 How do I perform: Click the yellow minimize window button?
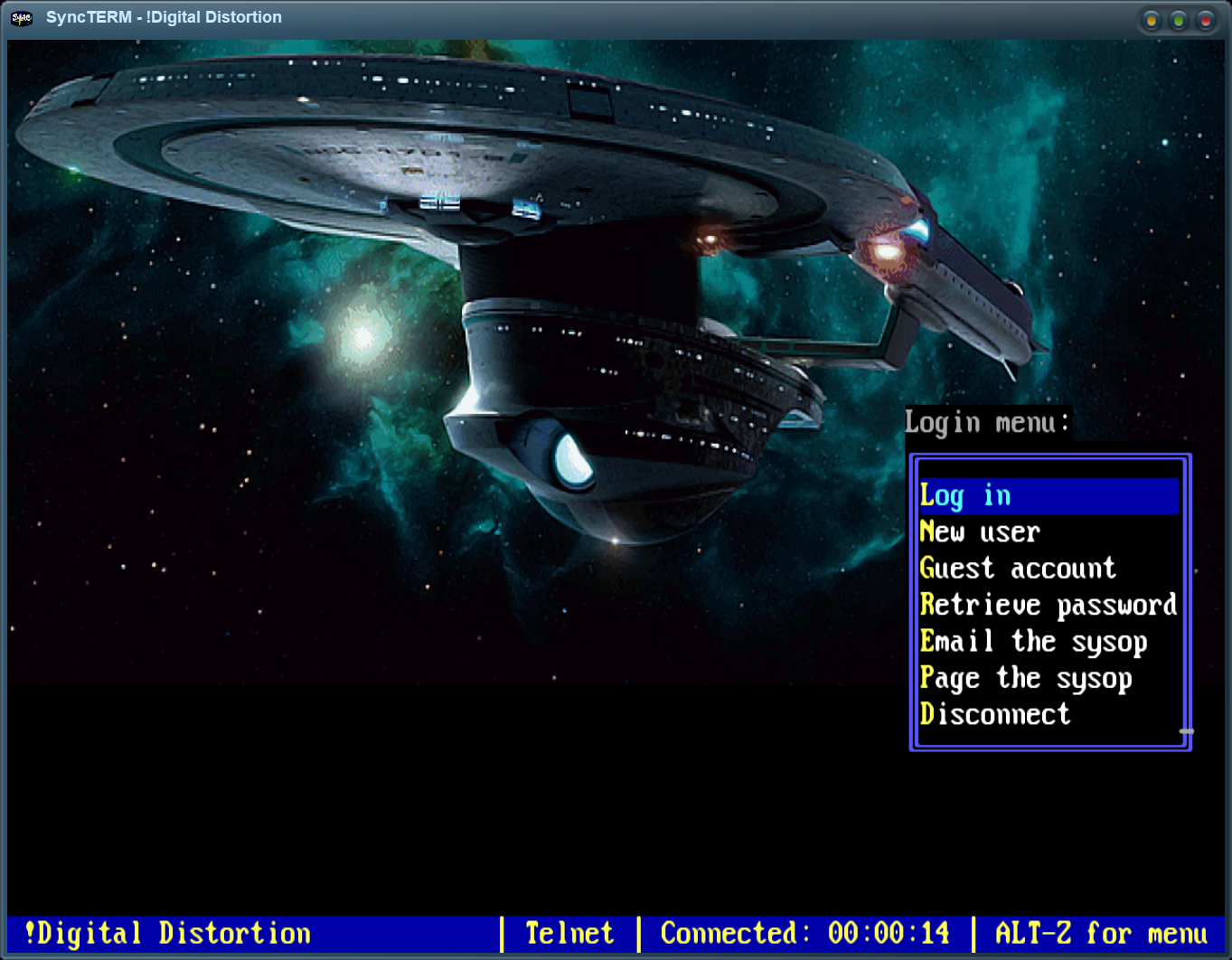tap(1151, 20)
